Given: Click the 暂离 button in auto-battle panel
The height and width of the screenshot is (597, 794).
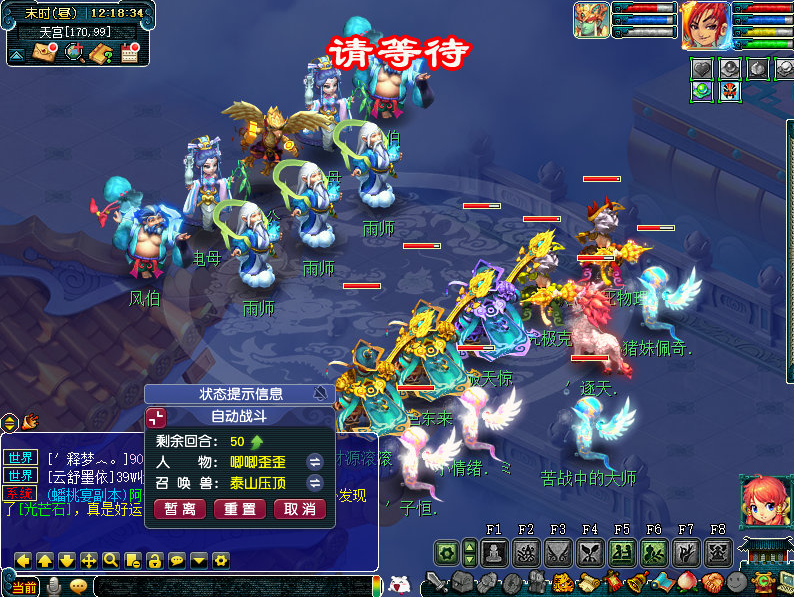Looking at the screenshot, I should click(179, 509).
